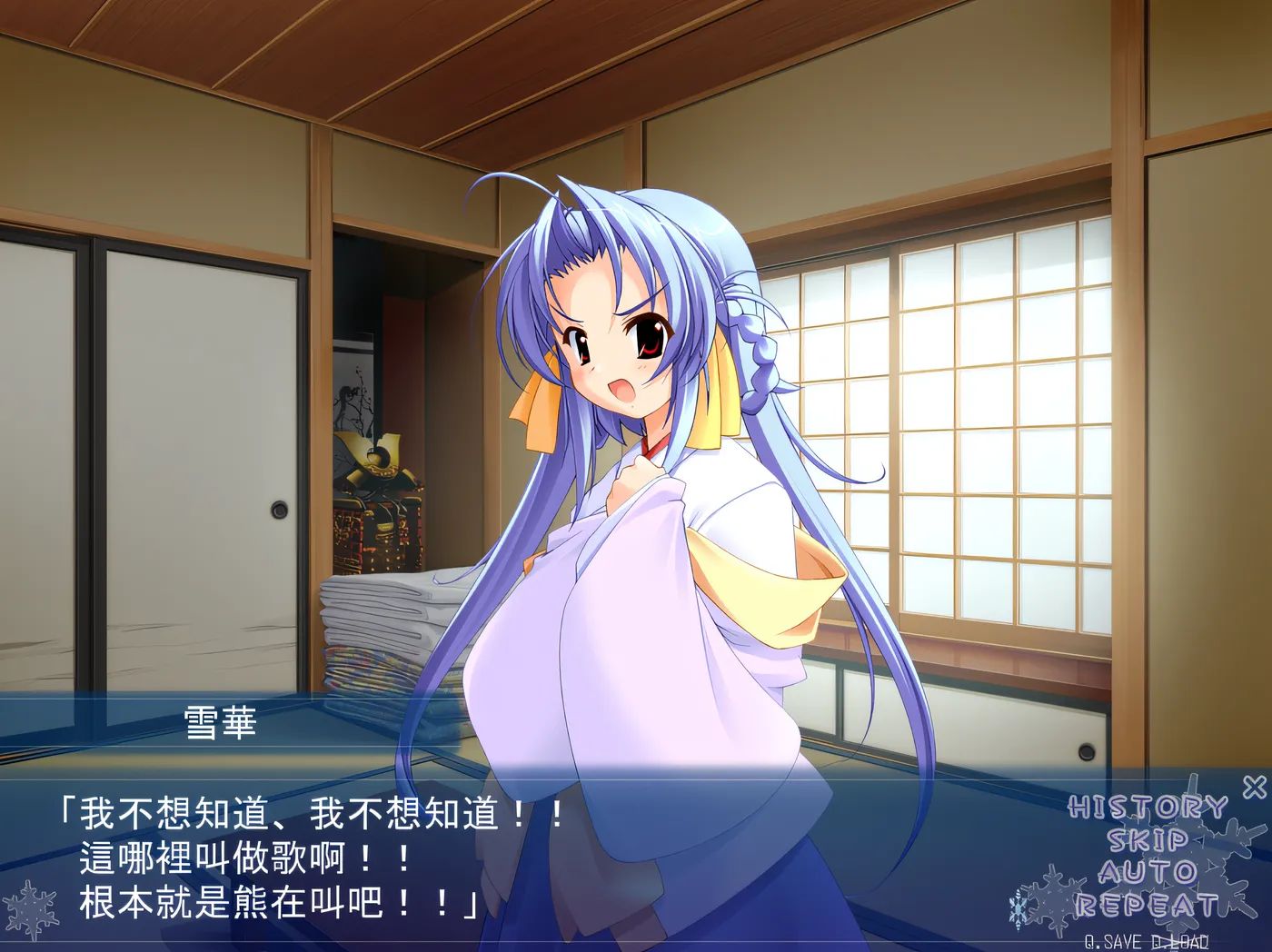This screenshot has width=1272, height=952.
Task: Load the quicksave via Q.LOAD
Action: [1180, 940]
